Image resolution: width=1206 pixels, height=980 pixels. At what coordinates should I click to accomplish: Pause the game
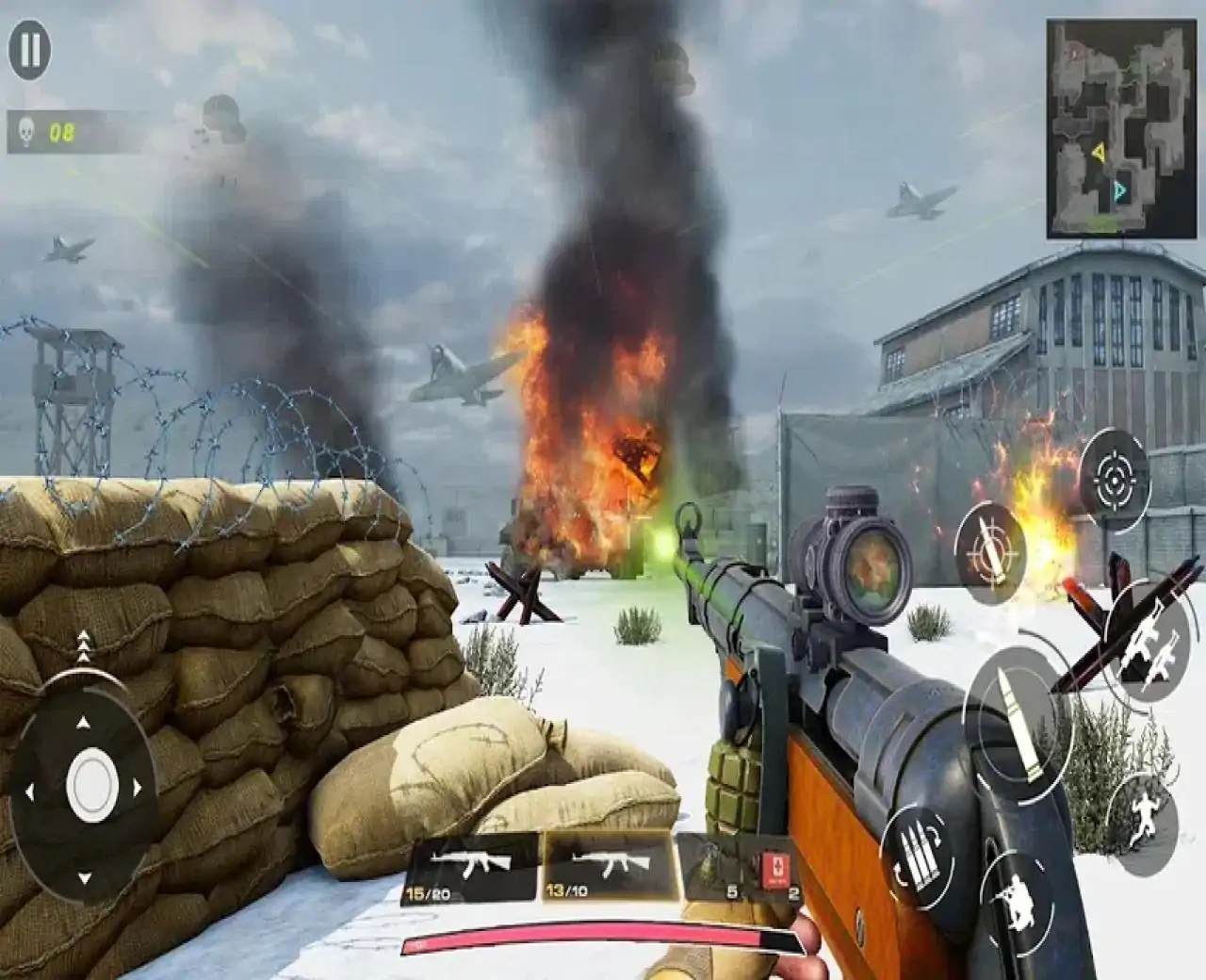click(30, 50)
